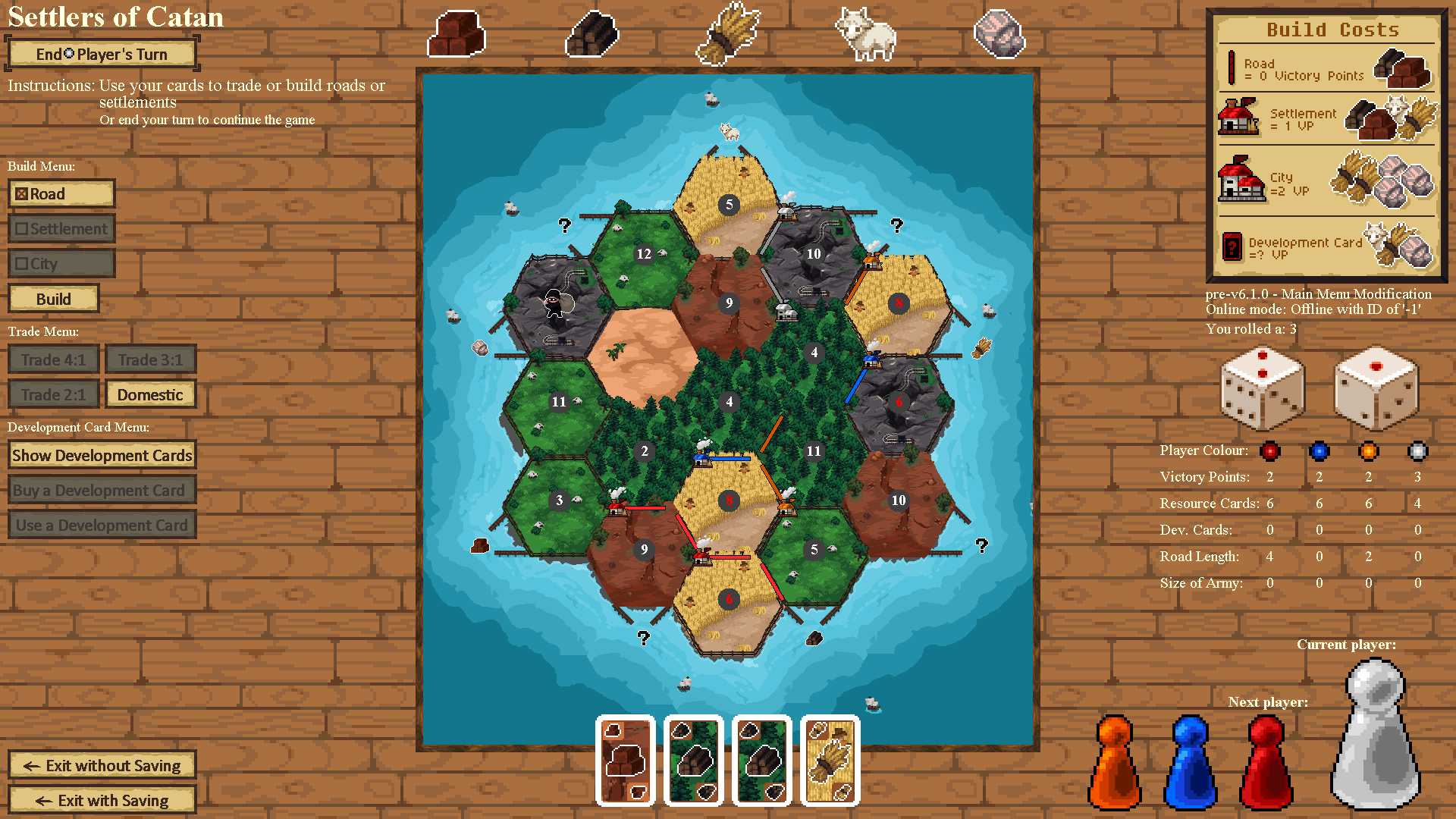End the current player's turn
Screen dimensions: 1456x819
(x=102, y=54)
